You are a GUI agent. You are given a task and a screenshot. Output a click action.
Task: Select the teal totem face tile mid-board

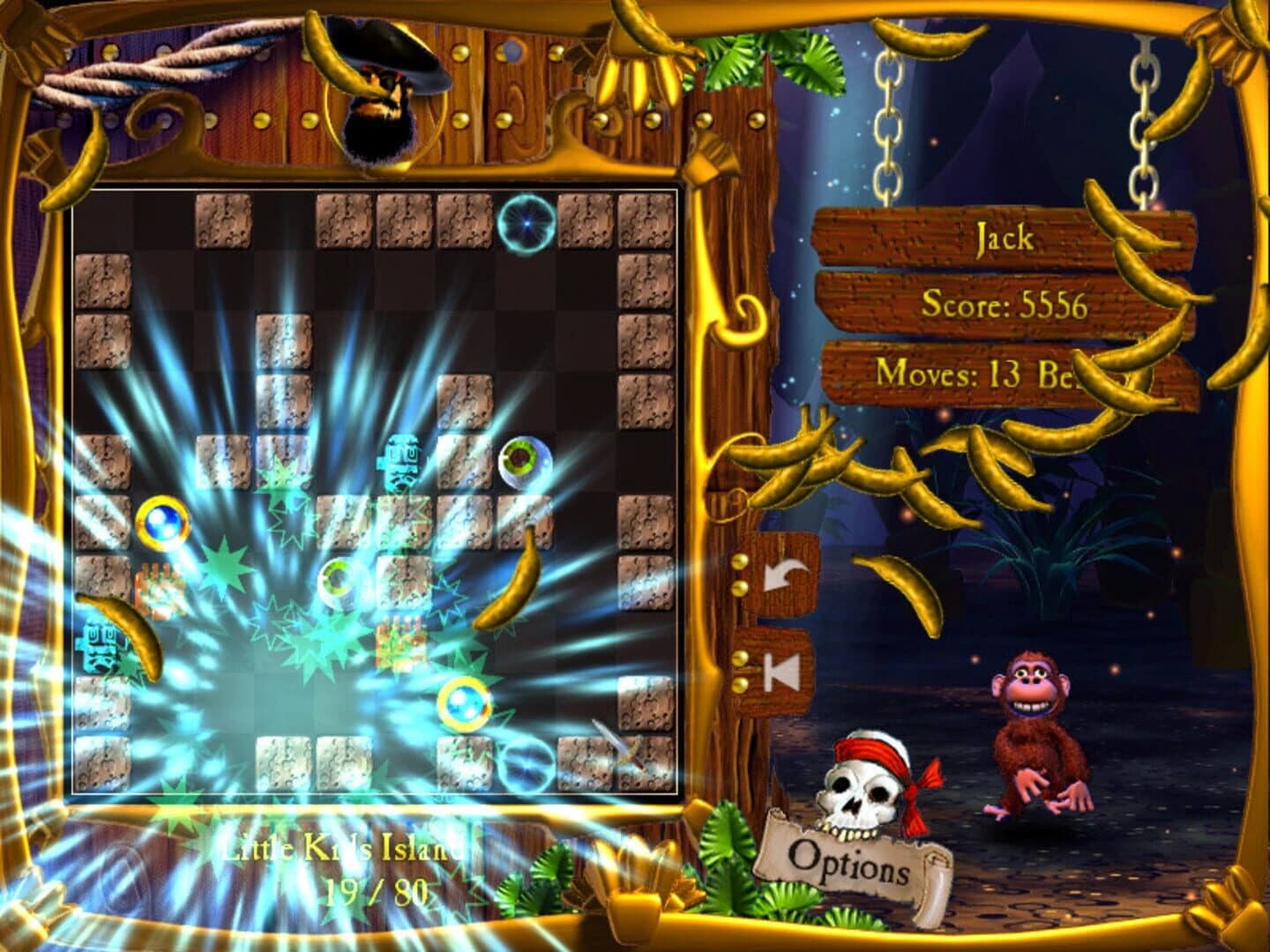pyautogui.click(x=401, y=463)
